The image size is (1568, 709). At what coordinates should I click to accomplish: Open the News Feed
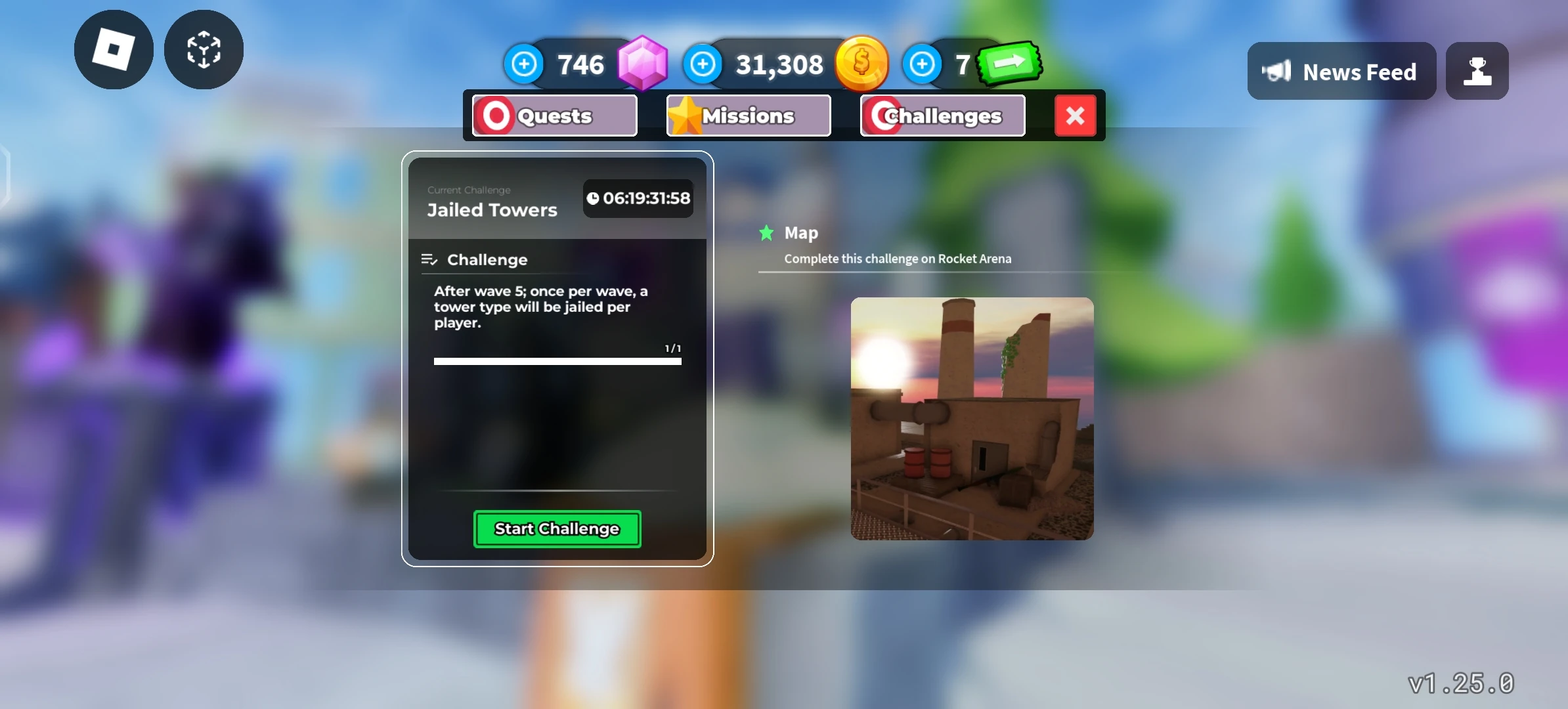click(x=1342, y=71)
